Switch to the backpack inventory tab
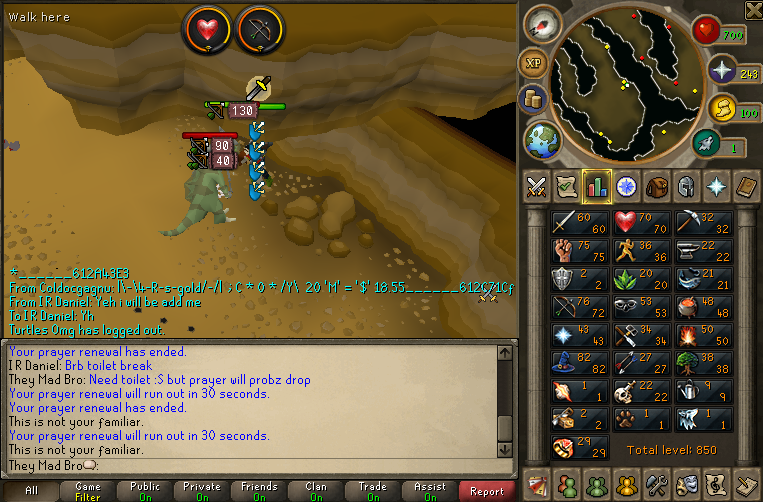Image resolution: width=763 pixels, height=502 pixels. (657, 186)
